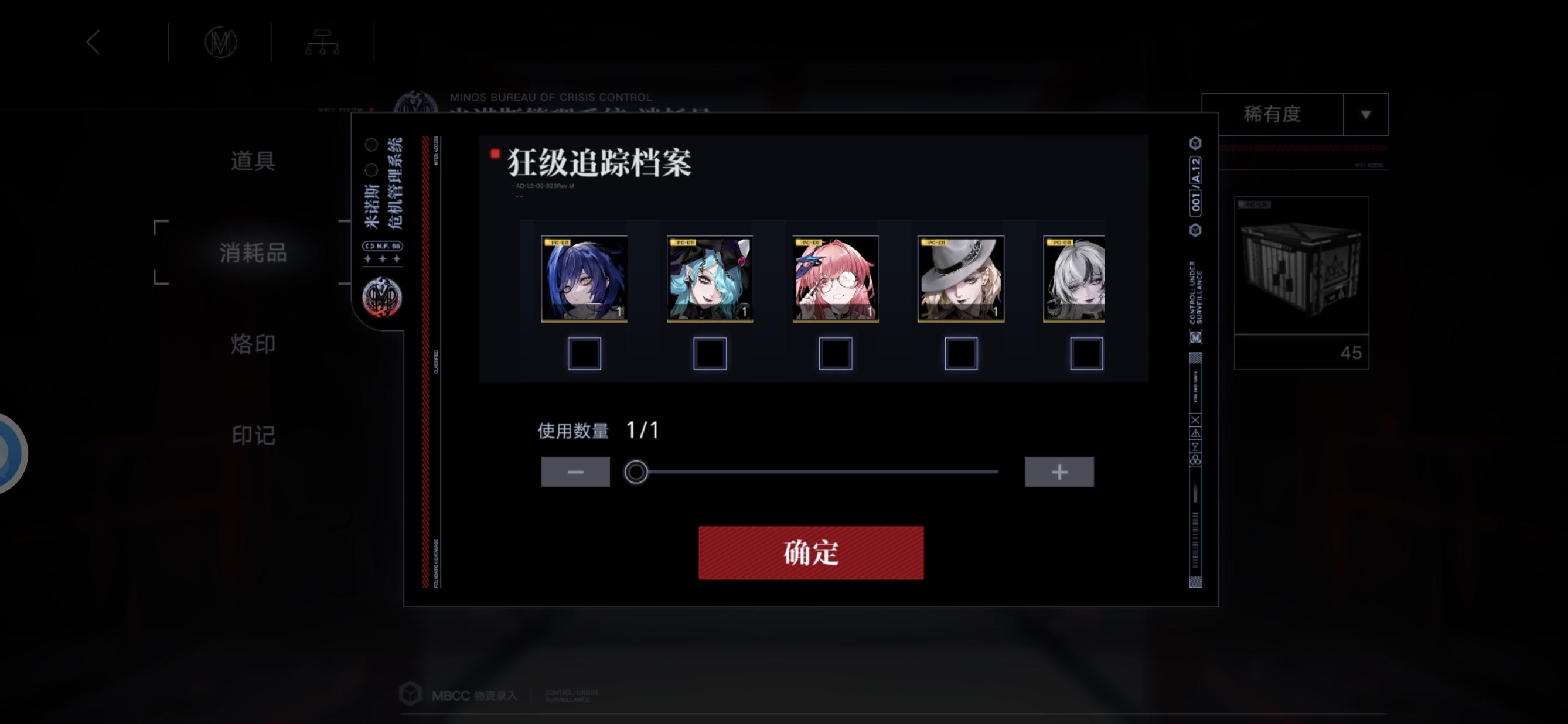The width and height of the screenshot is (1568, 724).
Task: Switch to the 烙印 tab
Action: coord(253,344)
